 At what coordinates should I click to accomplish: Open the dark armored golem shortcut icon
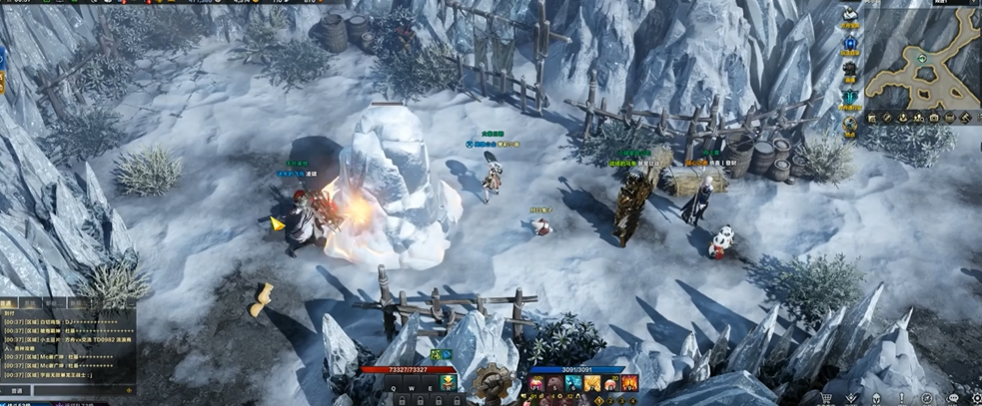[851, 71]
